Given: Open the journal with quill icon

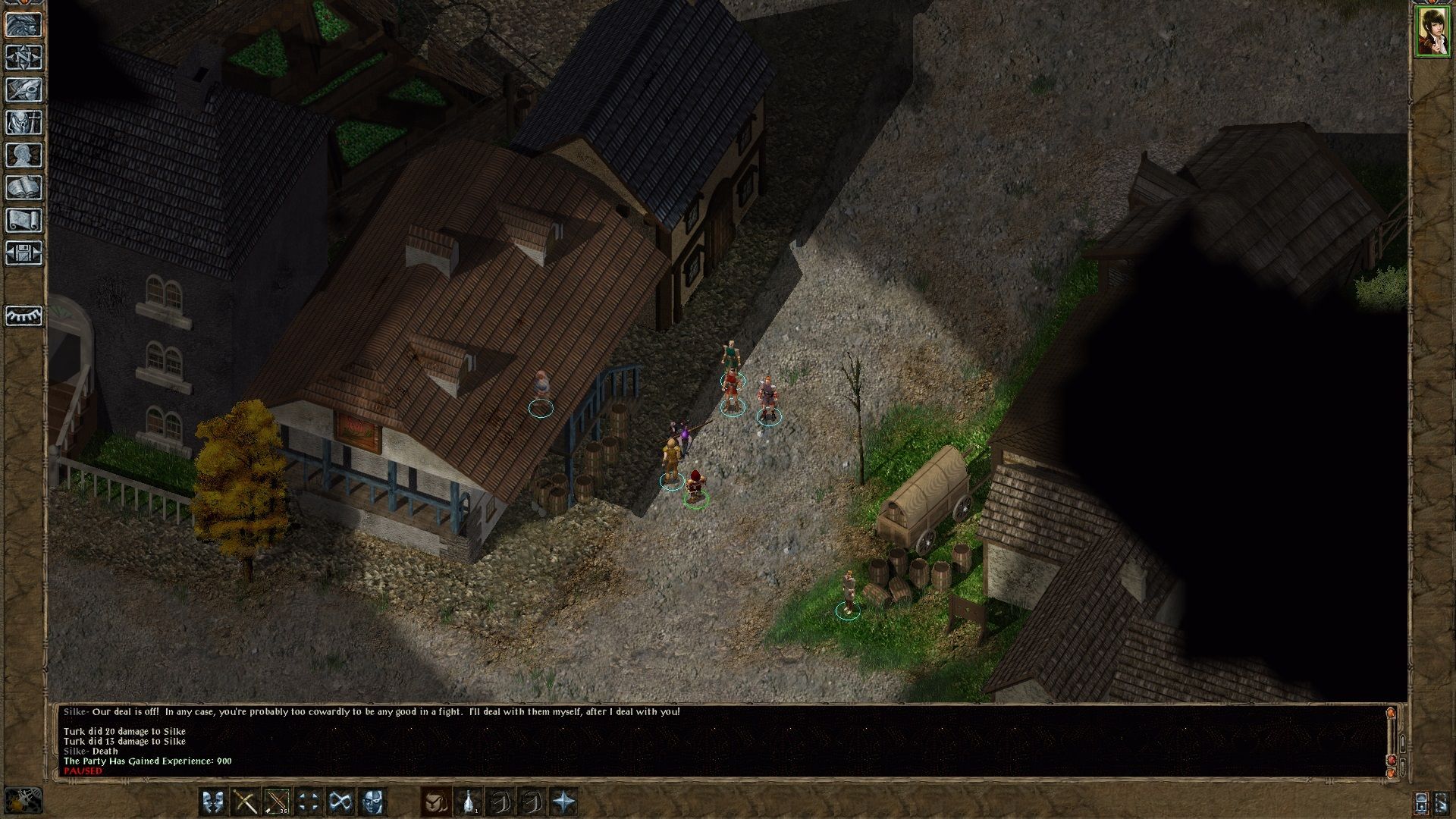Looking at the screenshot, I should click(24, 89).
